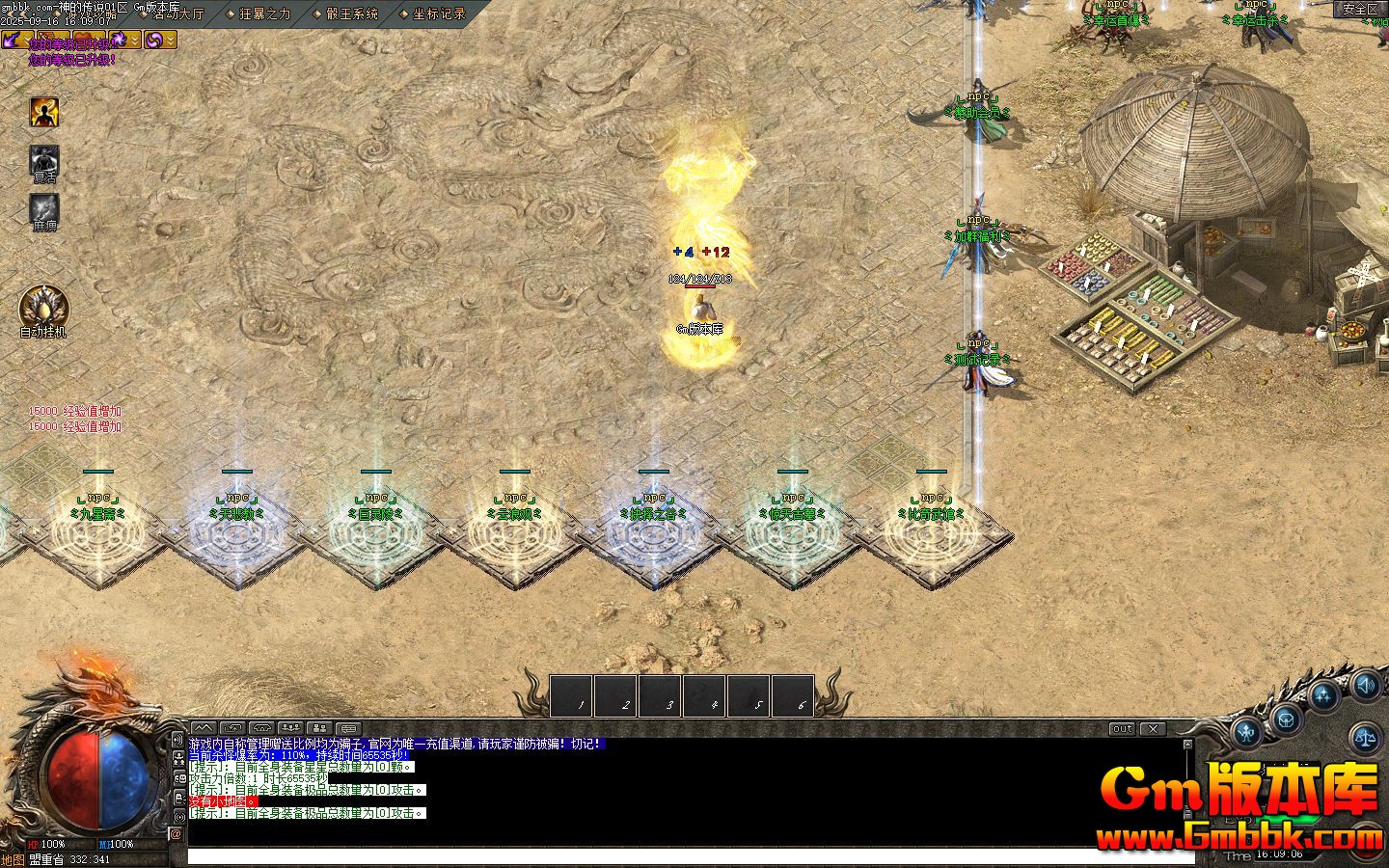Open the 骰王系统 dice king menu
The width and height of the screenshot is (1389, 868).
click(x=351, y=14)
